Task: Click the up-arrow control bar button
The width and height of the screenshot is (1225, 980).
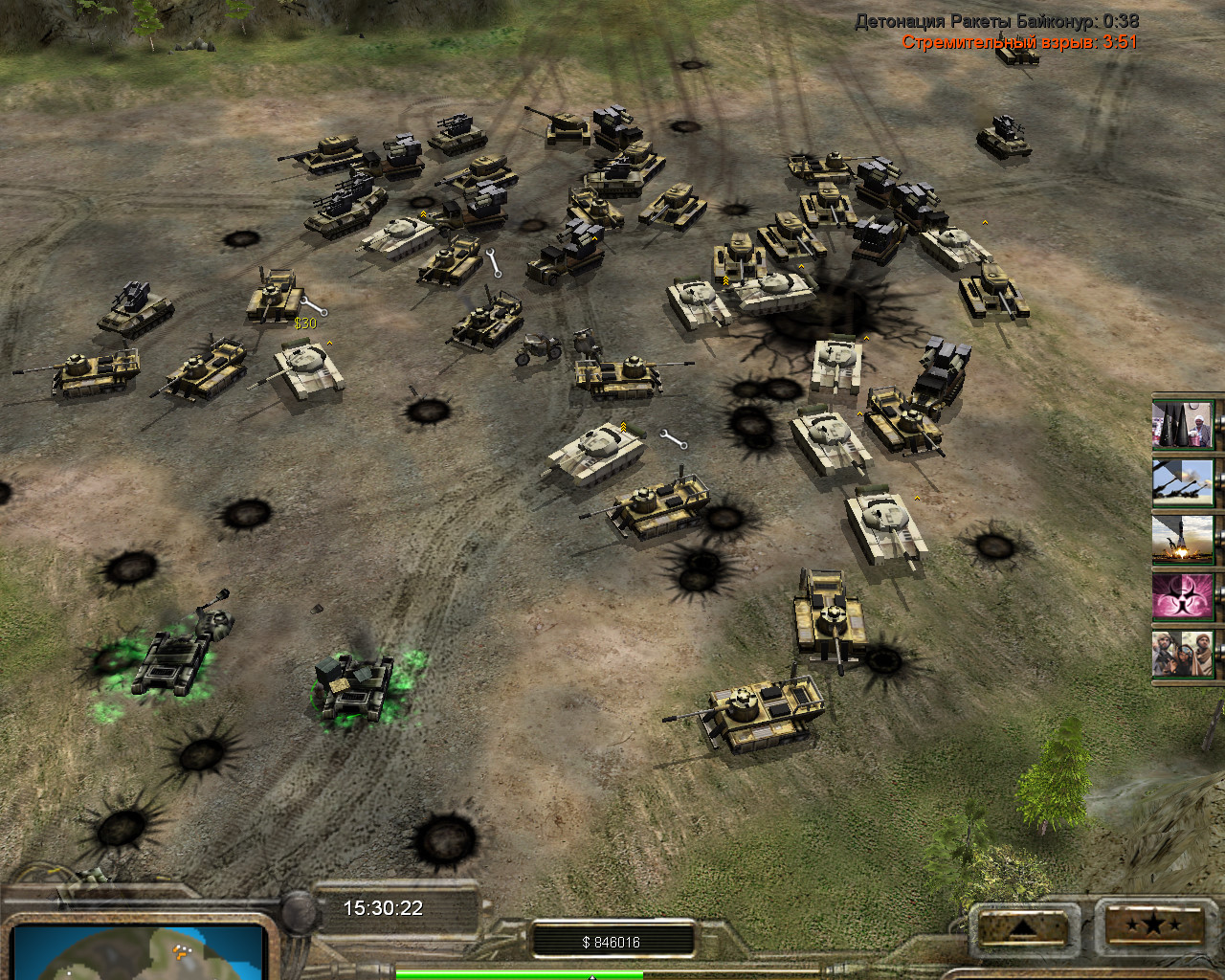Action: tap(1021, 926)
